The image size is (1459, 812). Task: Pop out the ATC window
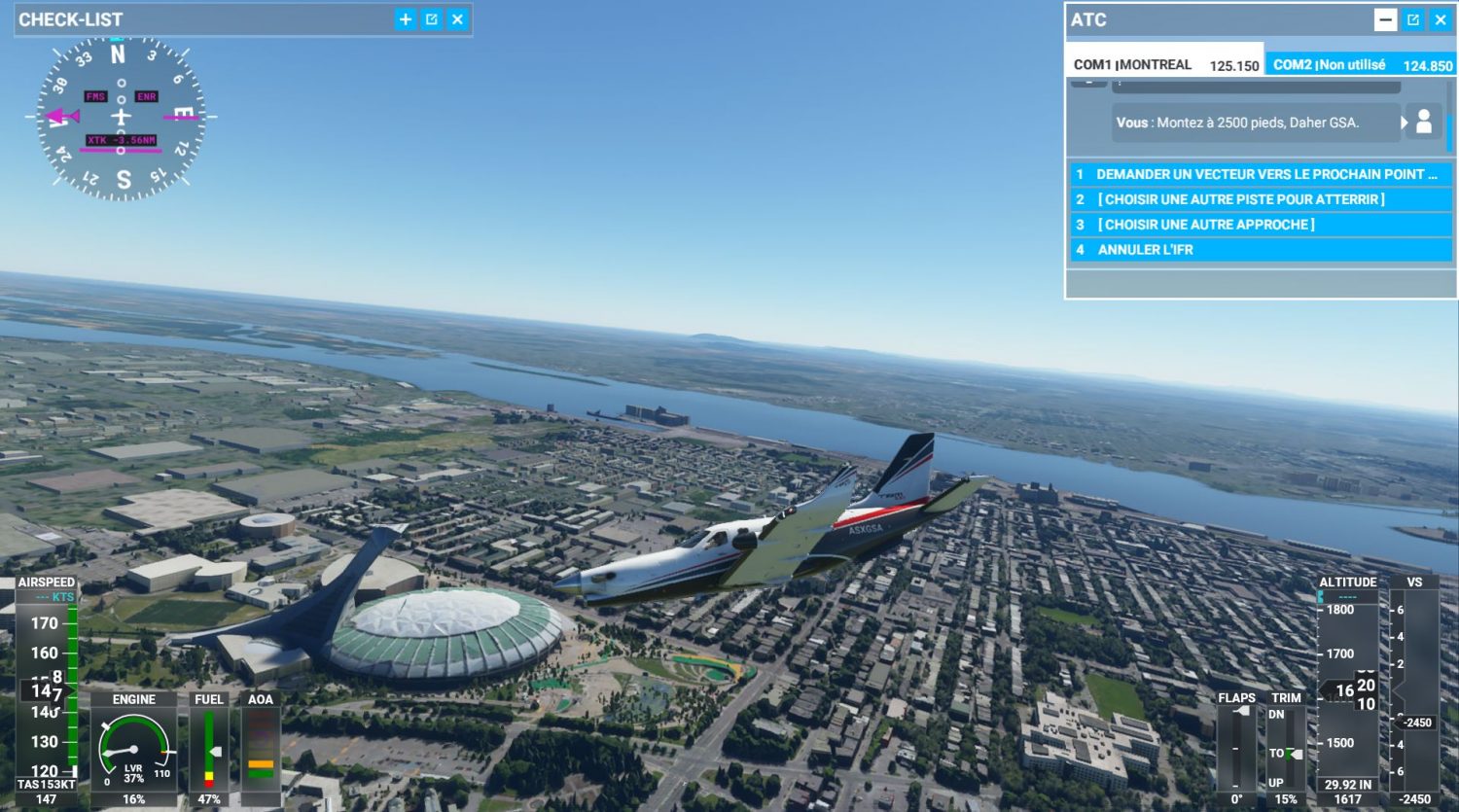click(1413, 19)
